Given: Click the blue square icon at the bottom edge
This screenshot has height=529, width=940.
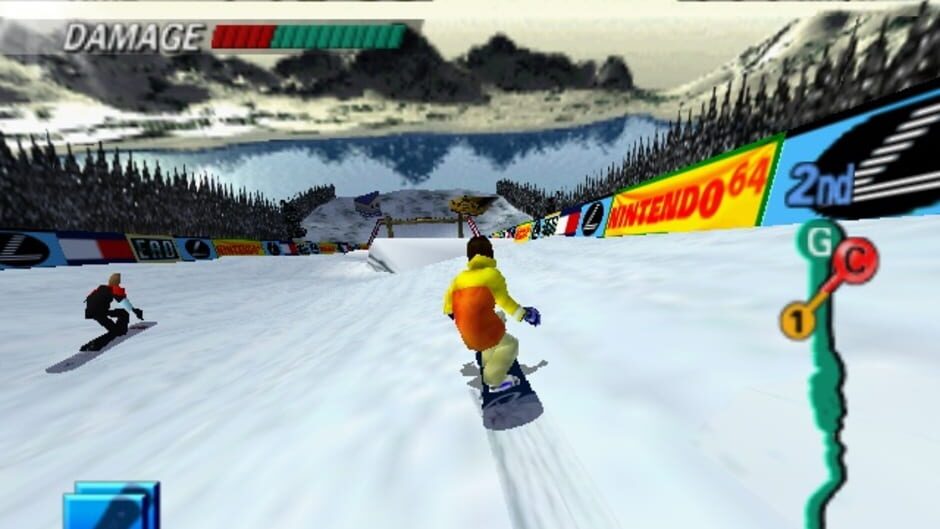Looking at the screenshot, I should [112, 505].
